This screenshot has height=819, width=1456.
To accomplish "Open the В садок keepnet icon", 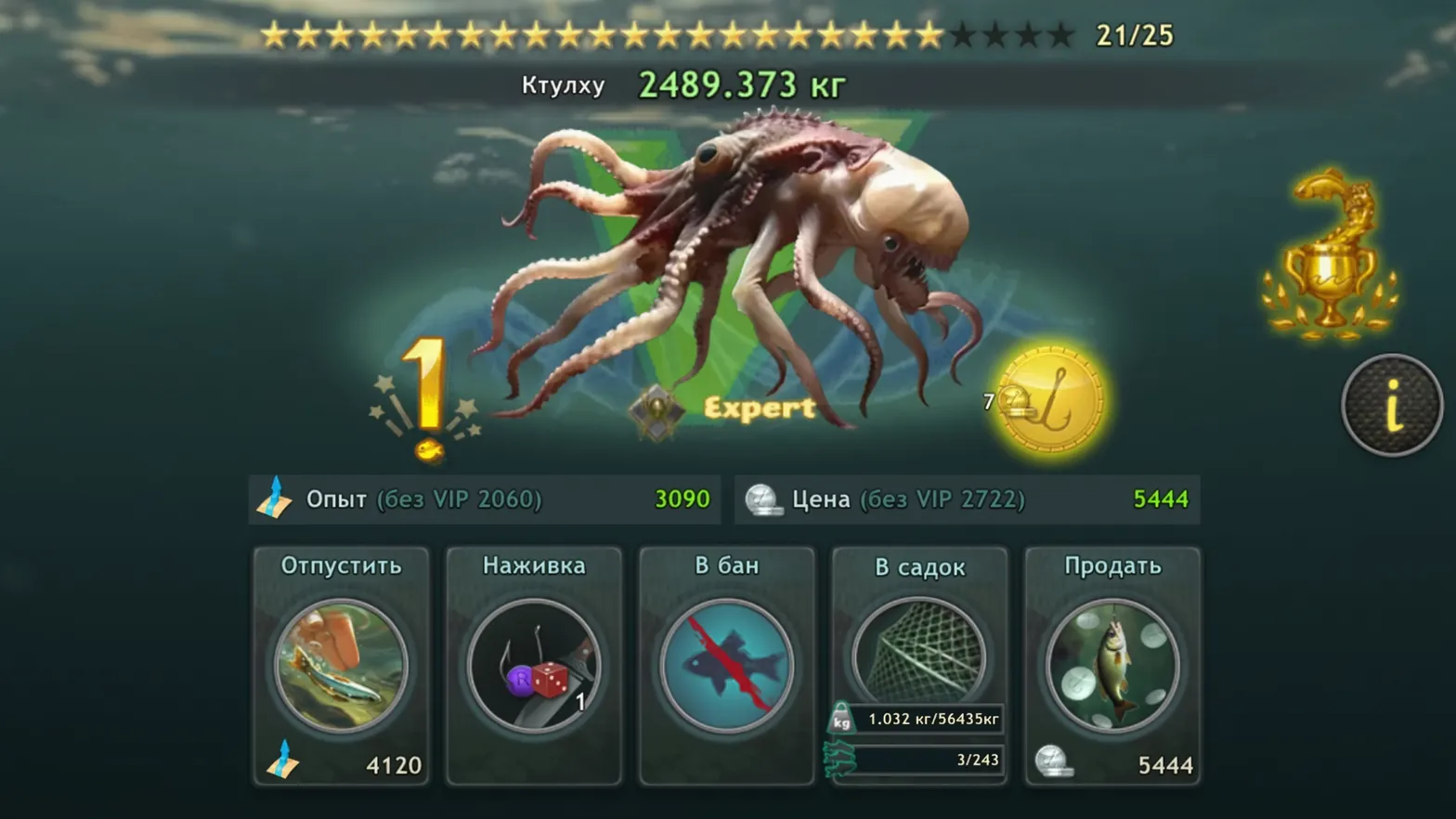I will (x=918, y=650).
